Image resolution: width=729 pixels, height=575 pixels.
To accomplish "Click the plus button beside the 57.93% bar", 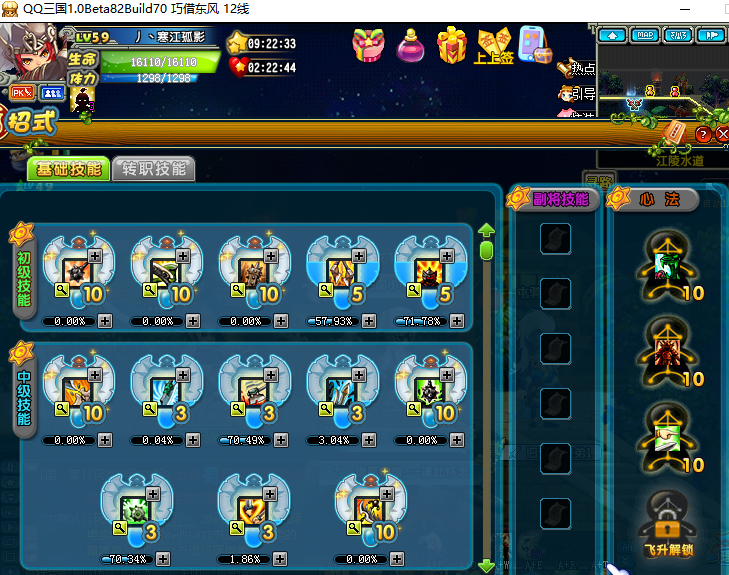I will pyautogui.click(x=369, y=321).
